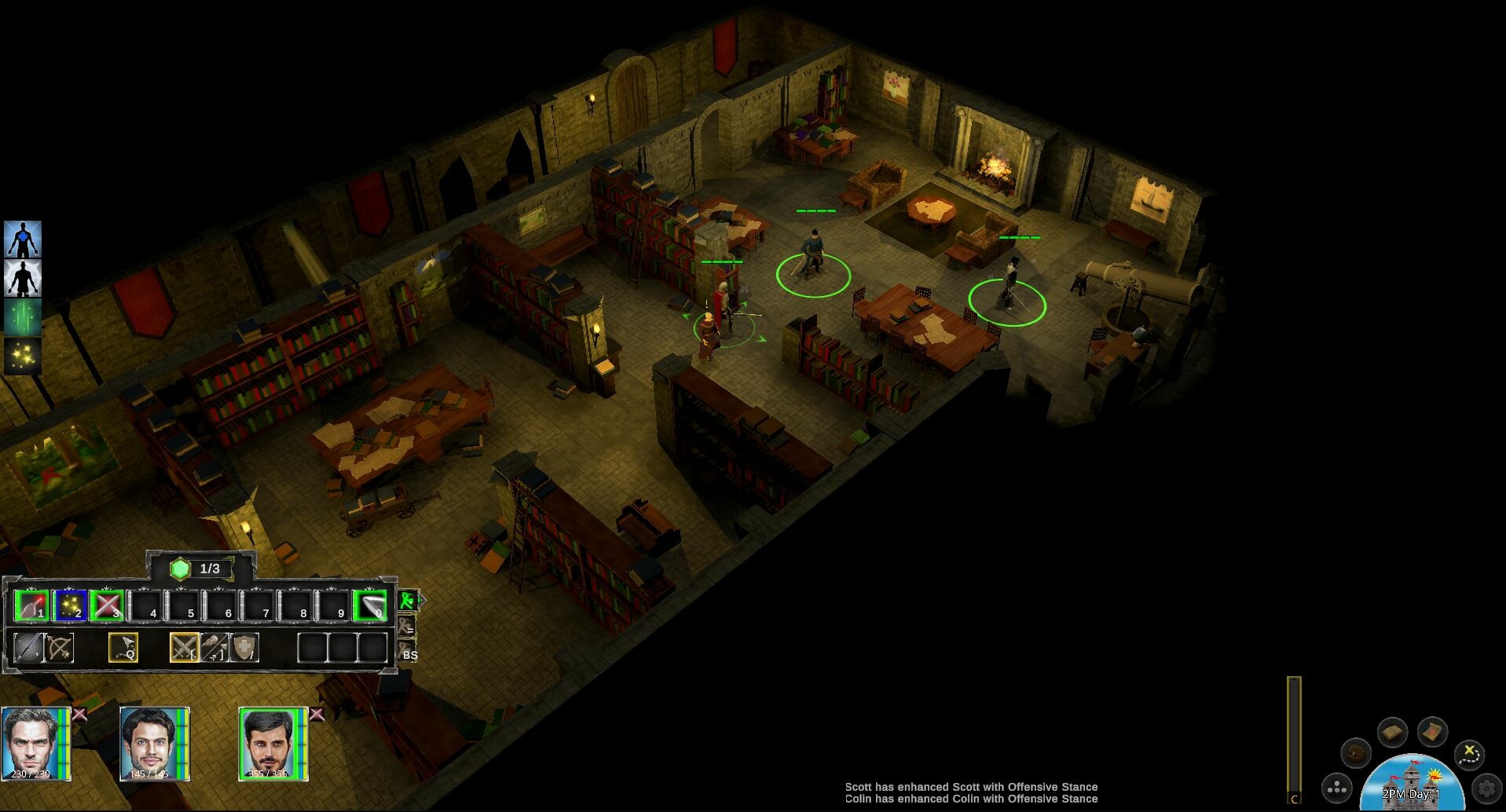This screenshot has width=1506, height=812.
Task: Select the arrowhead ammo icon in slot 0
Action: tap(369, 604)
